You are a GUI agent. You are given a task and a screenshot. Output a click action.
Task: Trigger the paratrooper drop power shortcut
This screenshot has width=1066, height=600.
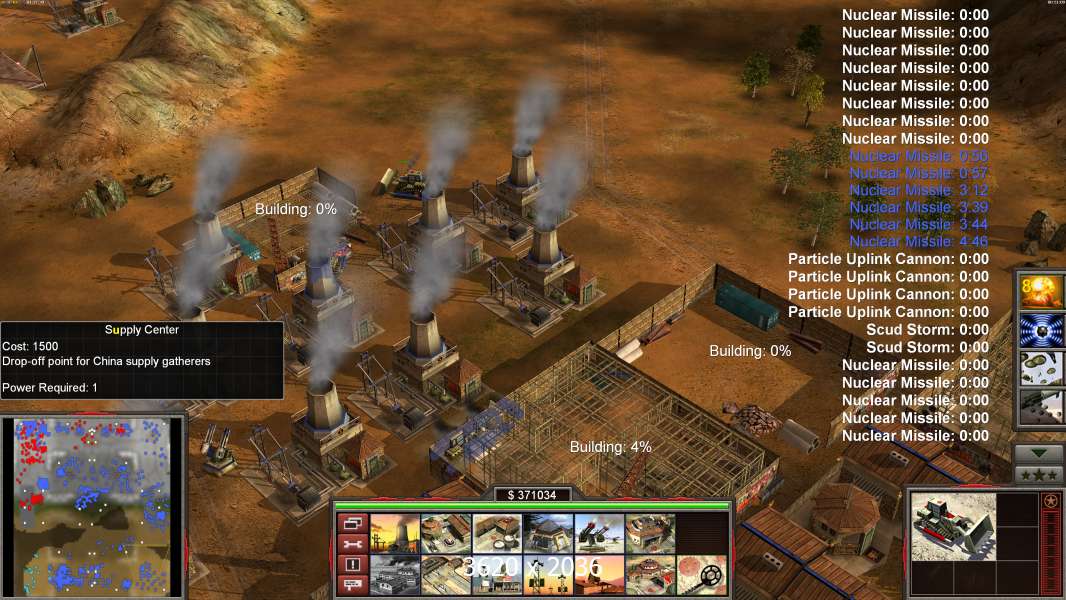1037,368
